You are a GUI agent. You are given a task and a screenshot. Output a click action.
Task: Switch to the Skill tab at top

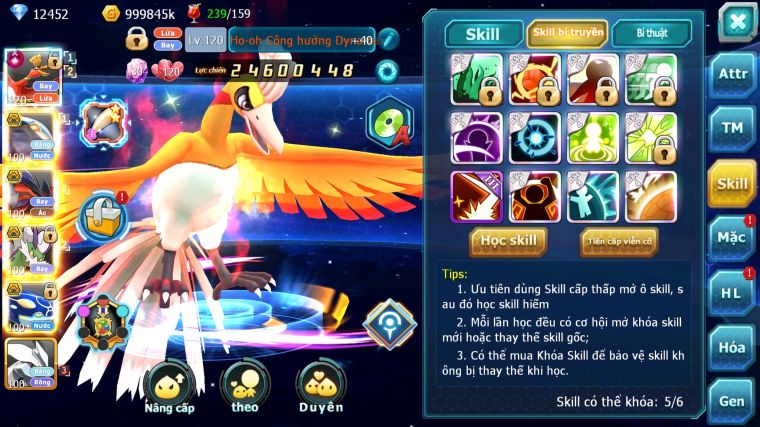pyautogui.click(x=483, y=34)
